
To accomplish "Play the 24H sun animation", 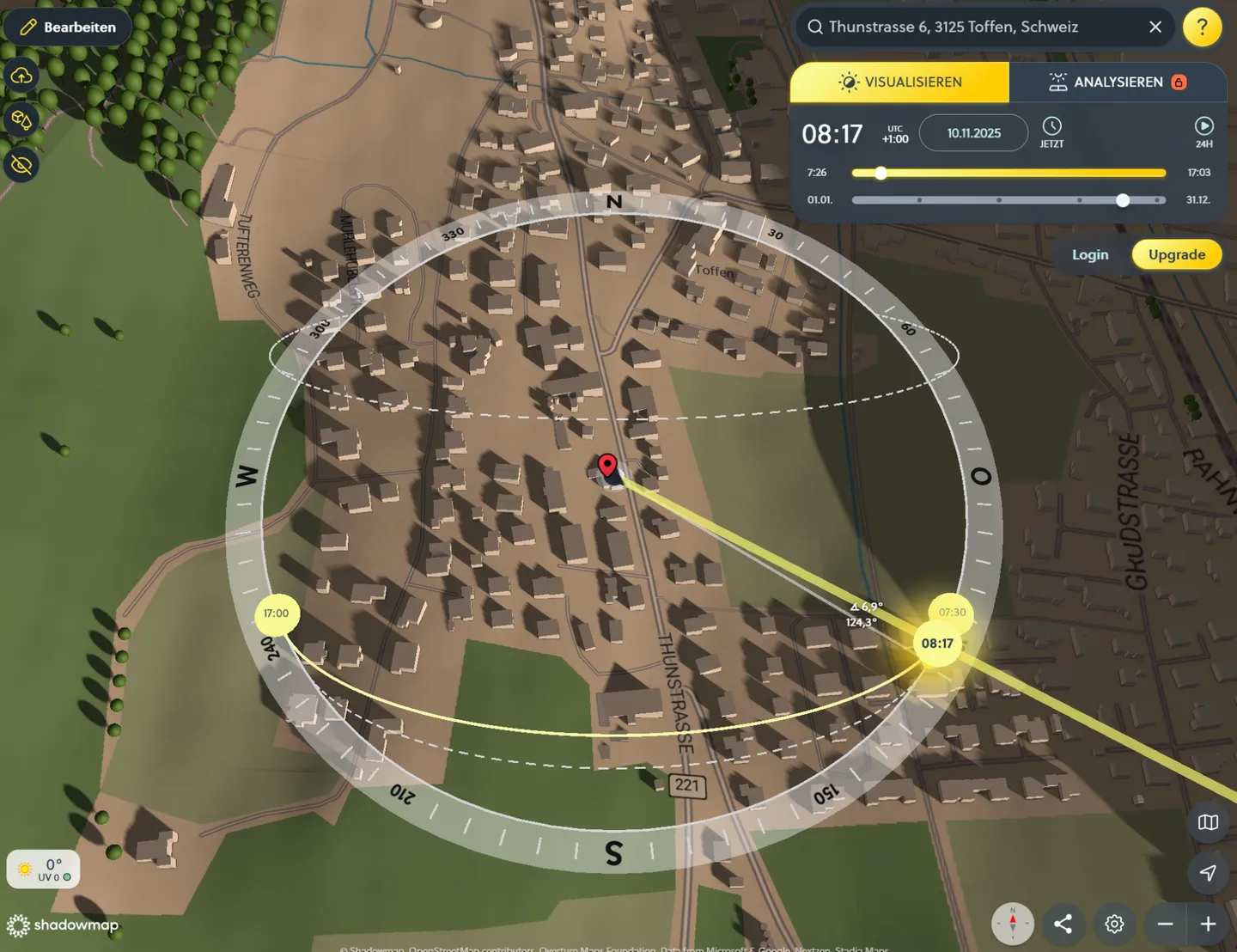I will point(1203,131).
